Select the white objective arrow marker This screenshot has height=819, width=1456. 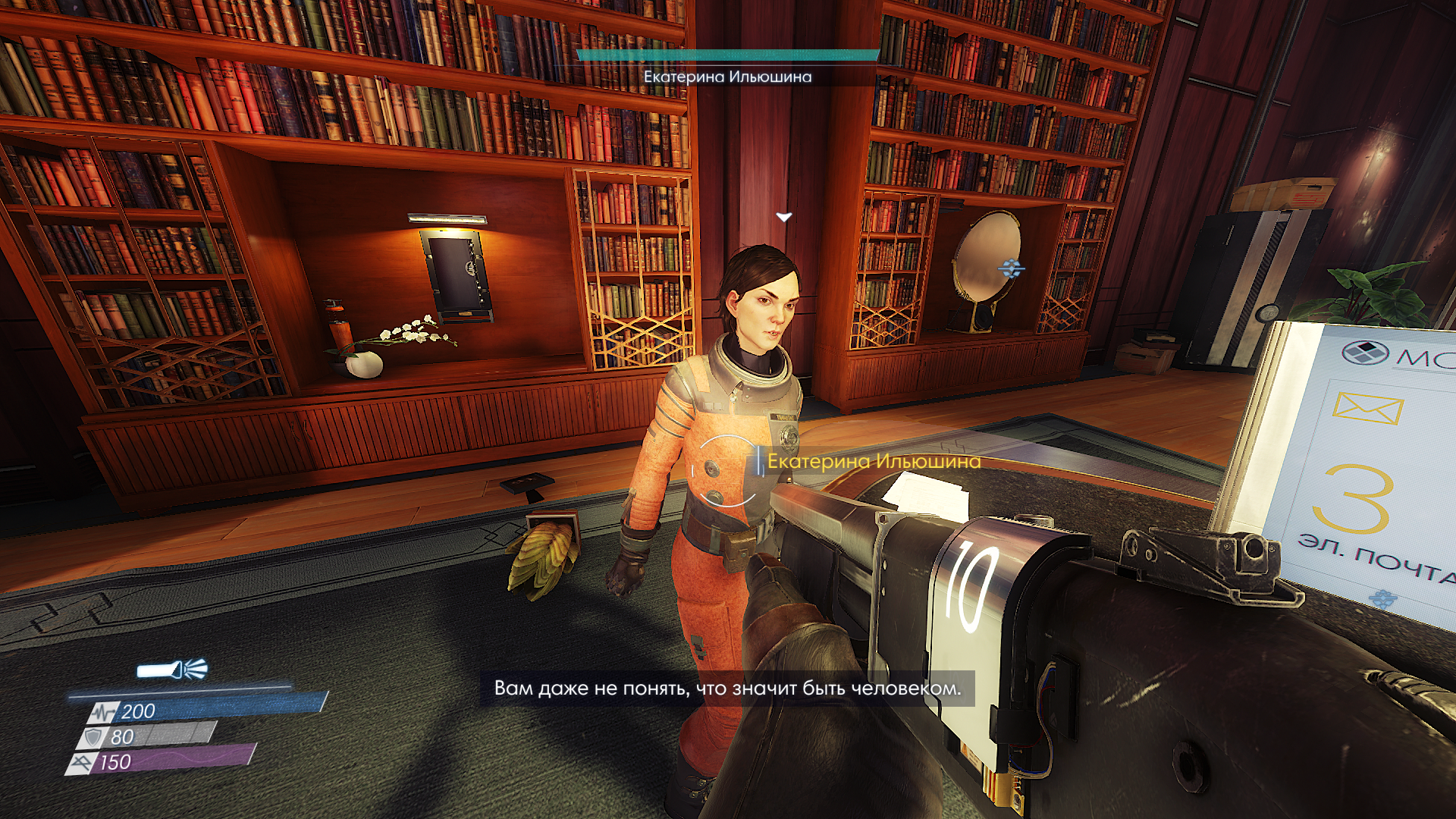[x=783, y=218]
